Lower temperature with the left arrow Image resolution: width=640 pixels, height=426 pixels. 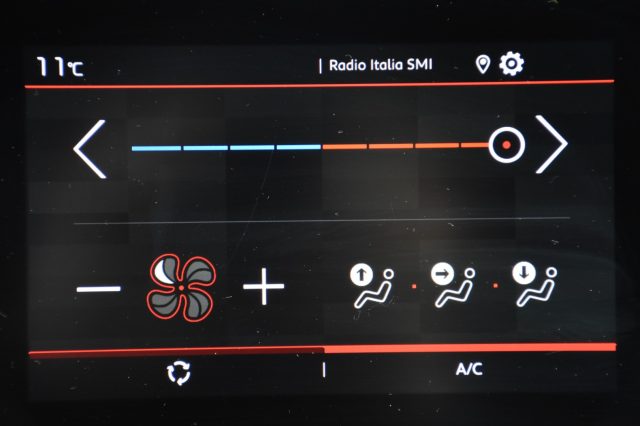pyautogui.click(x=90, y=148)
